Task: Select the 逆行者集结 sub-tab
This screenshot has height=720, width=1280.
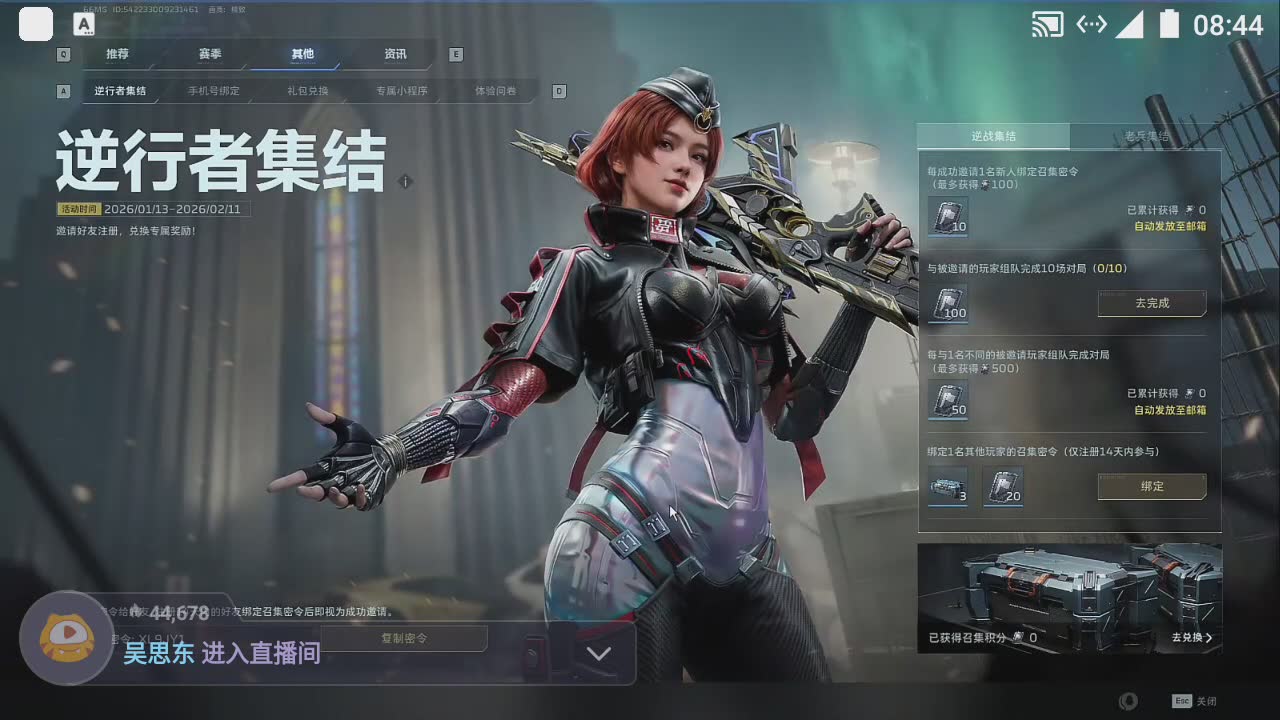Action: click(120, 91)
